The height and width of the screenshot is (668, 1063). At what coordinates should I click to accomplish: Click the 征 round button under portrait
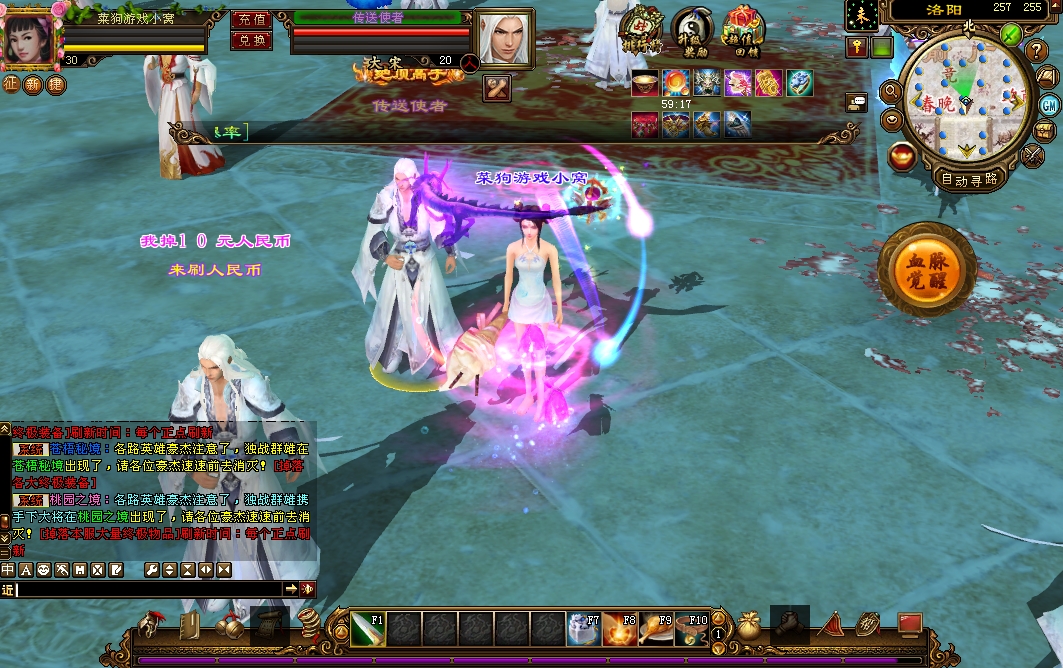point(10,85)
